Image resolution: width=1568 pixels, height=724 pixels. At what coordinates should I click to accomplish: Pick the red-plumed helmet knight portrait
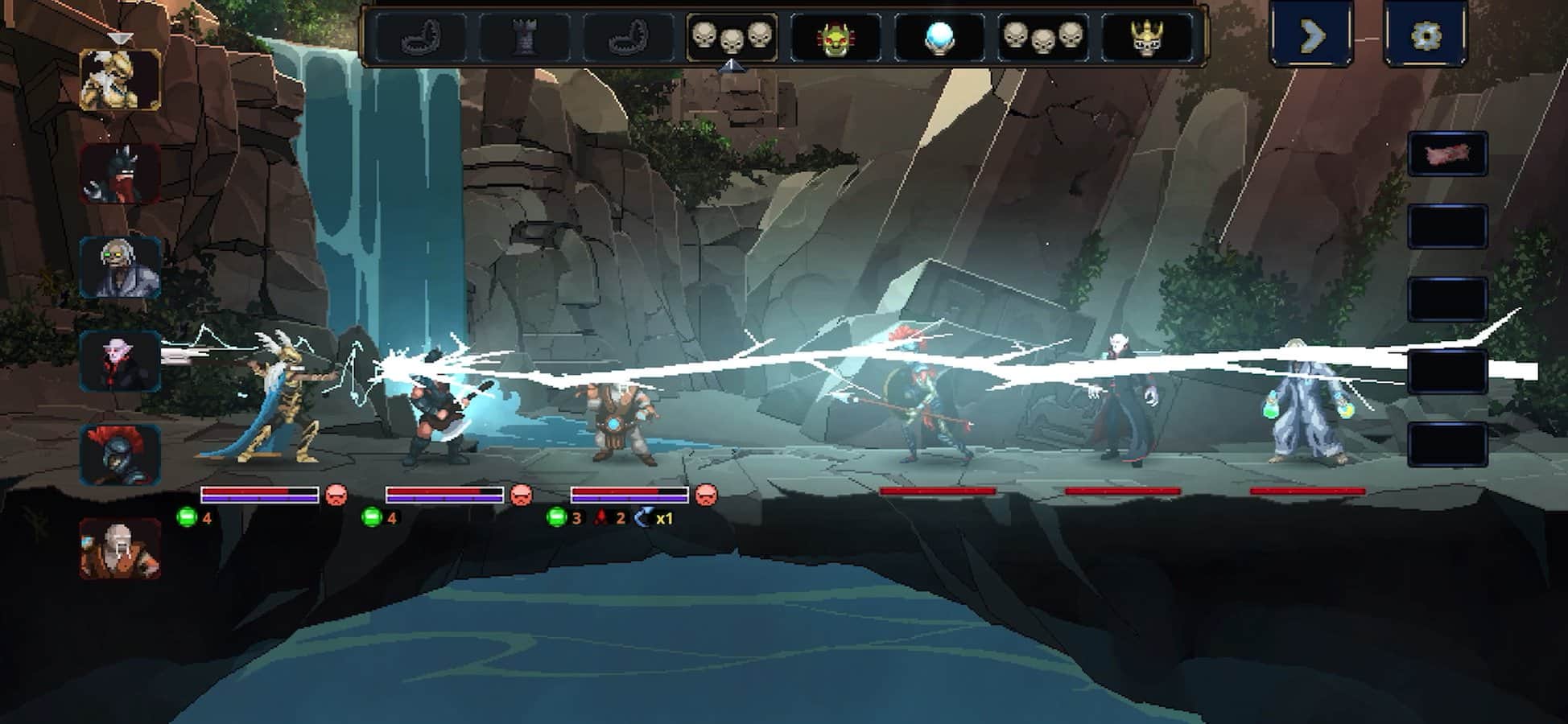pos(120,455)
